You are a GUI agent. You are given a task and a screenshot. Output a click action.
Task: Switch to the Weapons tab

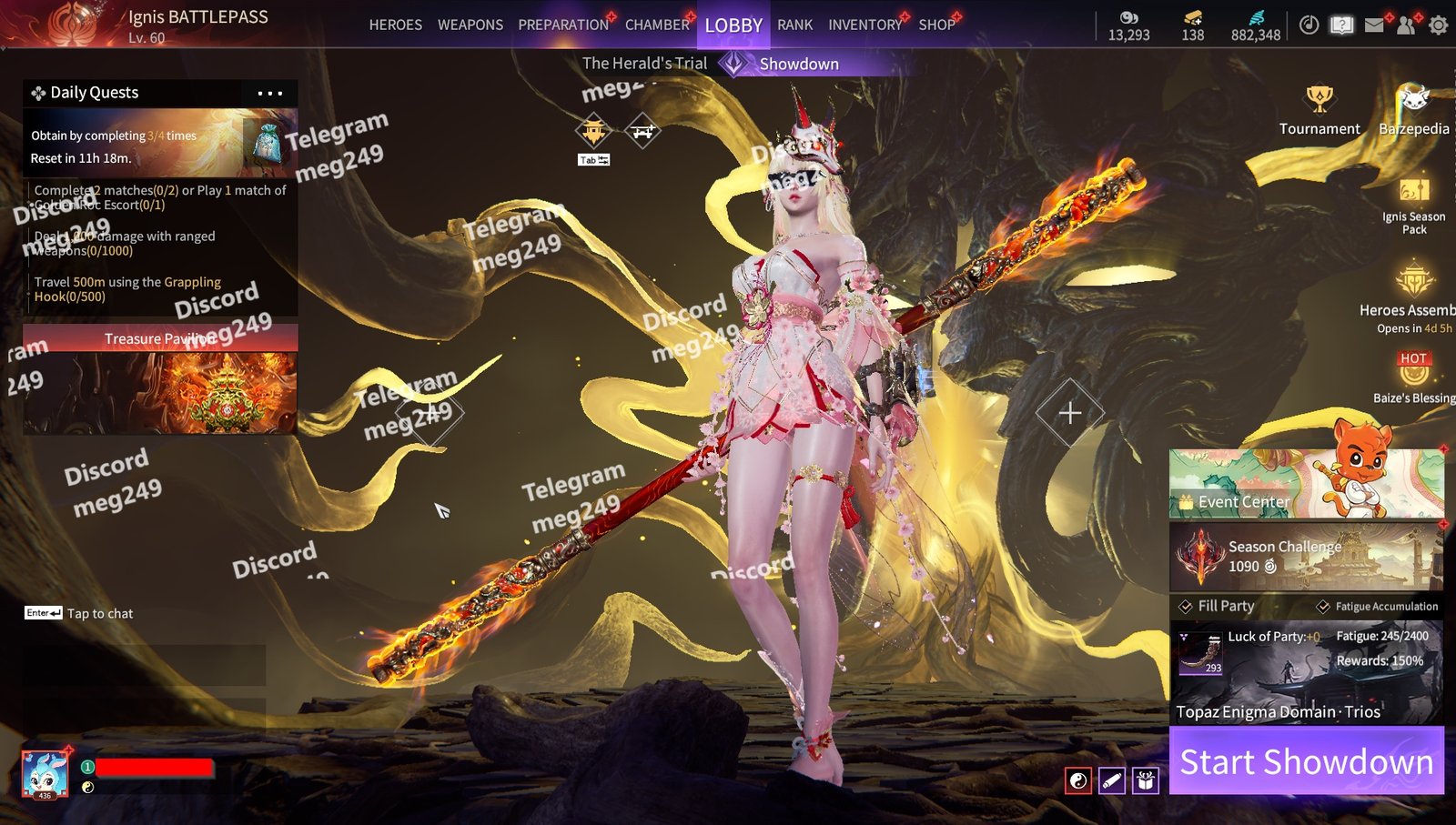470,25
